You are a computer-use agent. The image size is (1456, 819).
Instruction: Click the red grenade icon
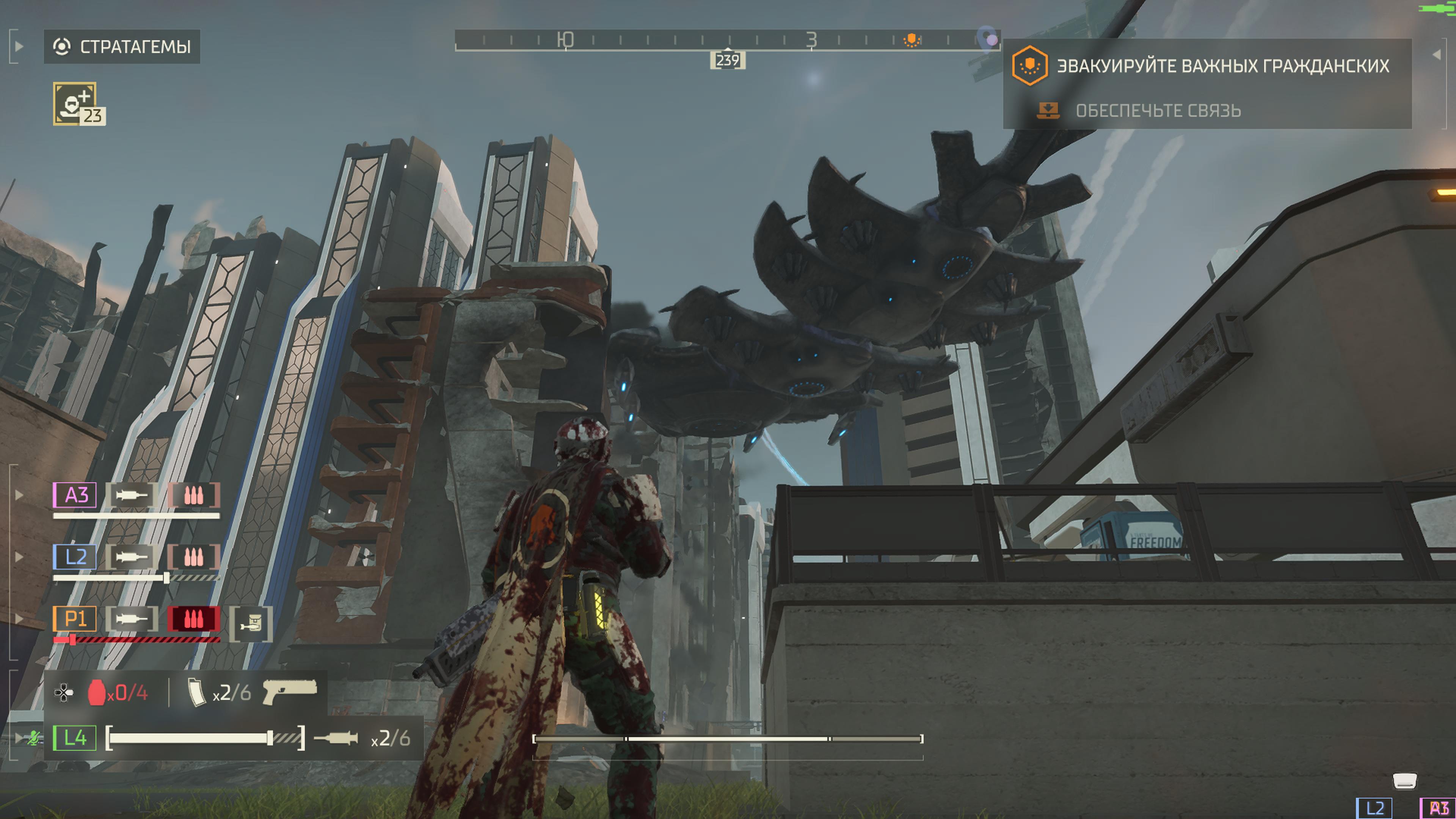pos(97,692)
